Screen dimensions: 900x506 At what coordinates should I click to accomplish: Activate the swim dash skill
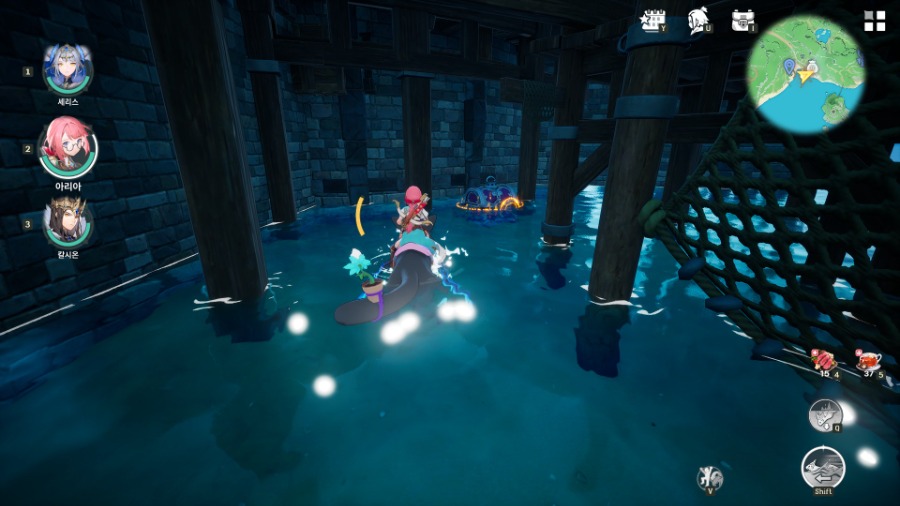click(x=823, y=468)
